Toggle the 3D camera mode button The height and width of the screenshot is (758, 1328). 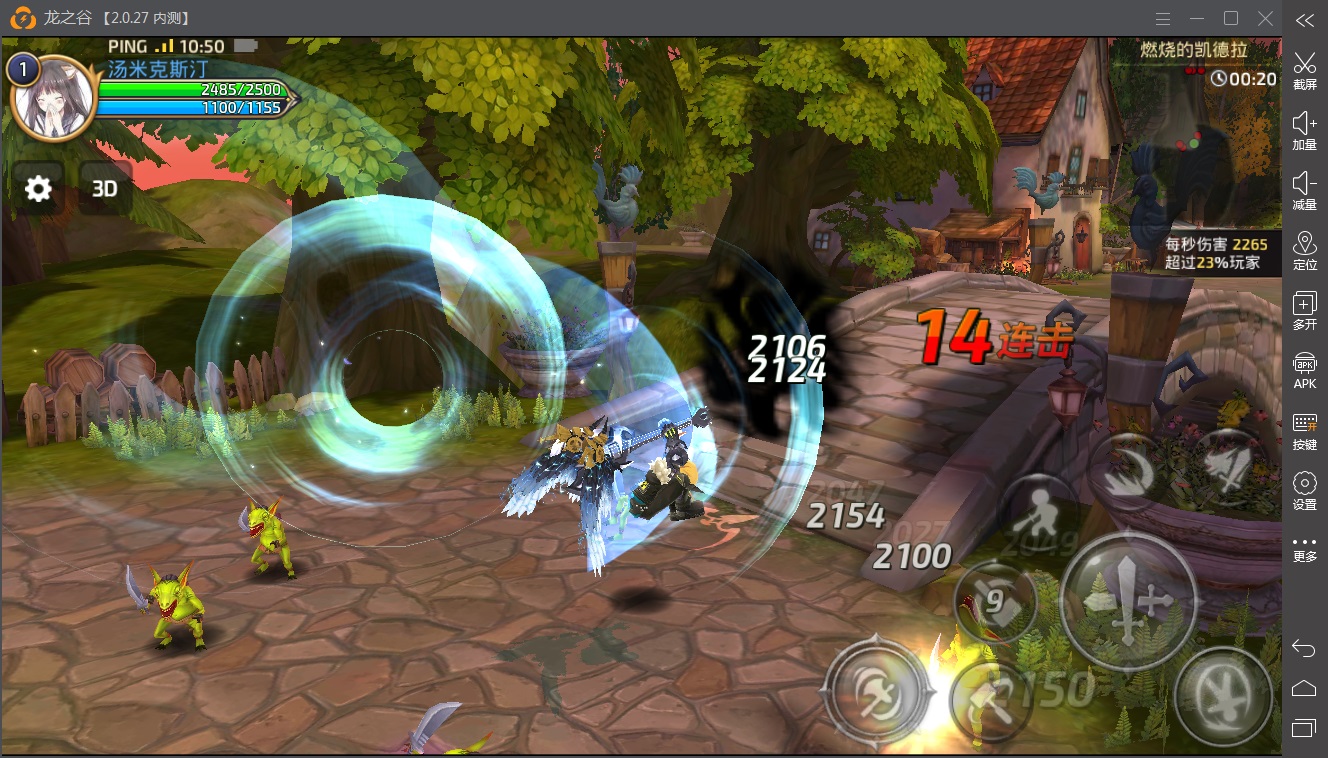(x=105, y=188)
